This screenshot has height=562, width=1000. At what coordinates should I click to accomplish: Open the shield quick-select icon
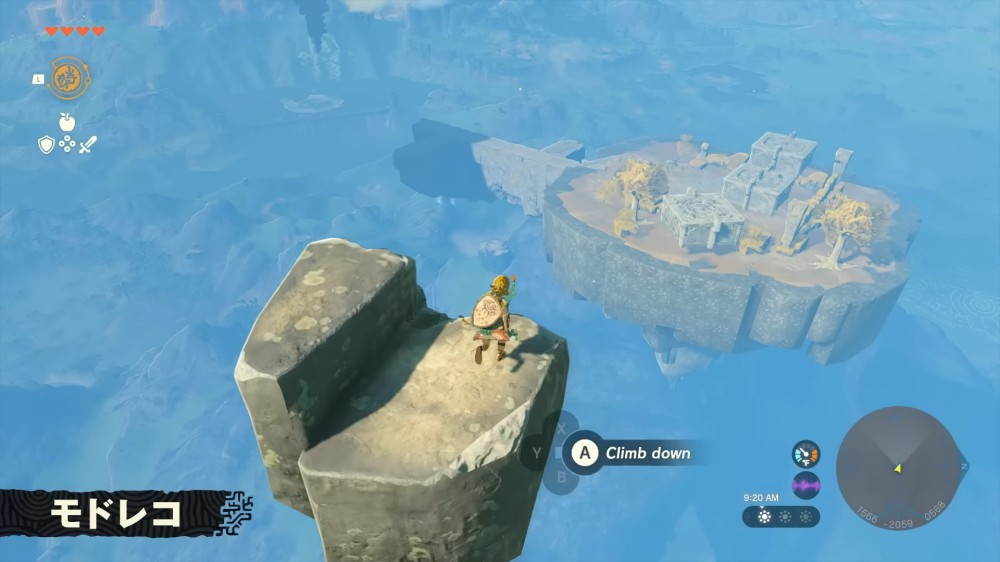pos(46,145)
